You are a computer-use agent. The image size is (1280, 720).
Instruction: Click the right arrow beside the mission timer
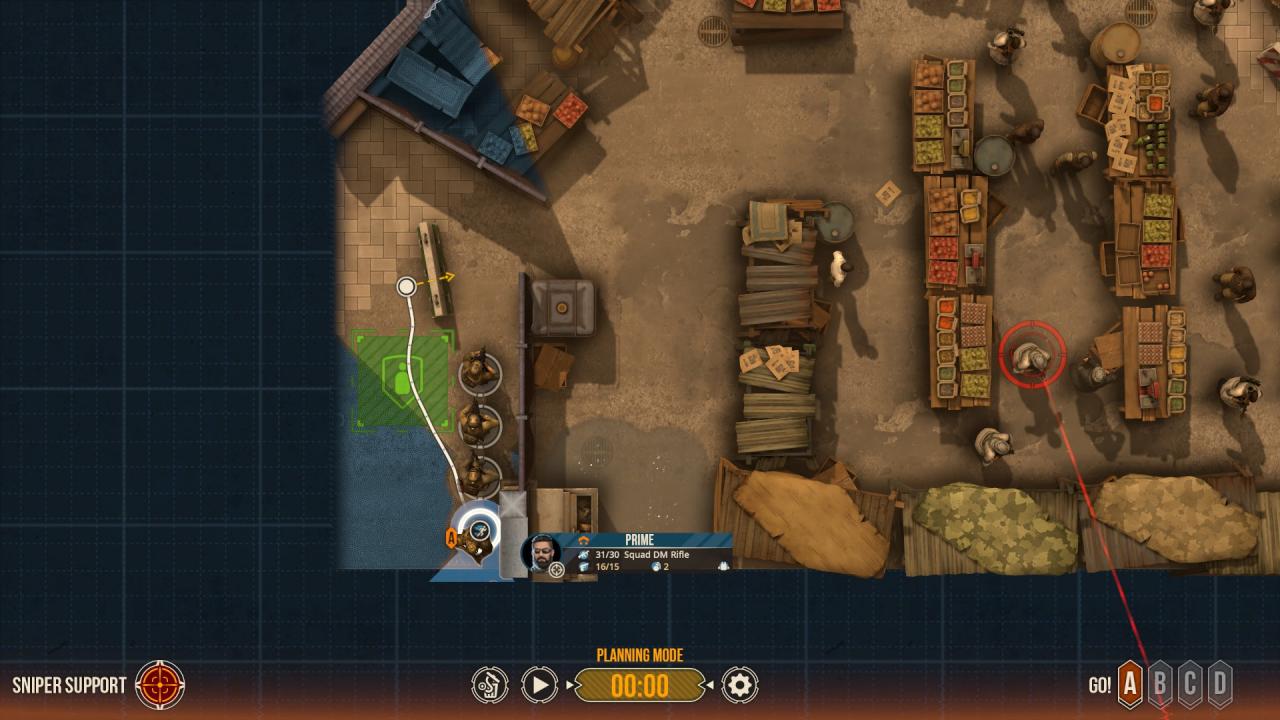tap(710, 684)
